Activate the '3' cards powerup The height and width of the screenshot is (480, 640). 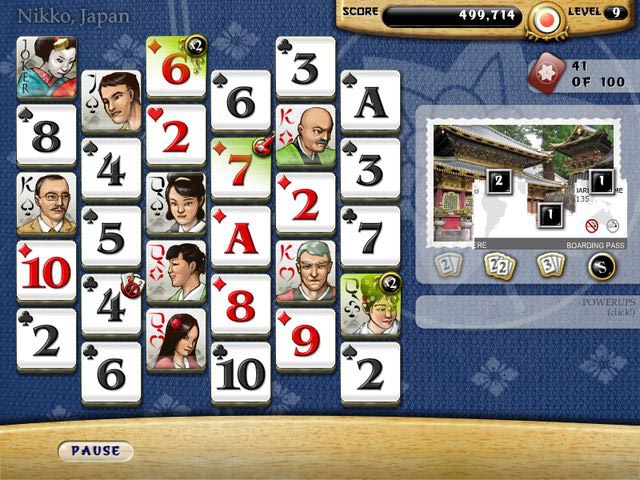pos(549,265)
